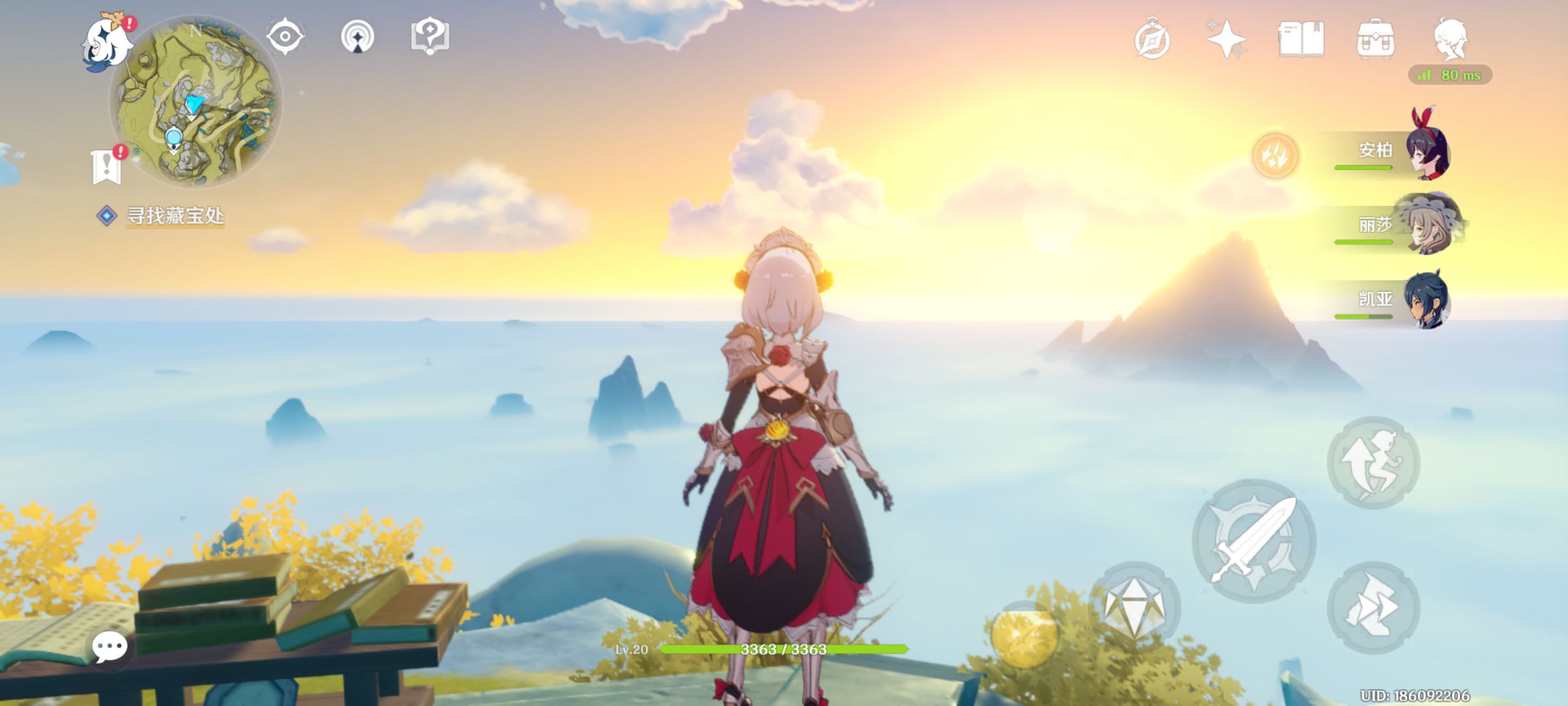
Task: Open the question-mark tutorial book icon
Action: tap(429, 36)
